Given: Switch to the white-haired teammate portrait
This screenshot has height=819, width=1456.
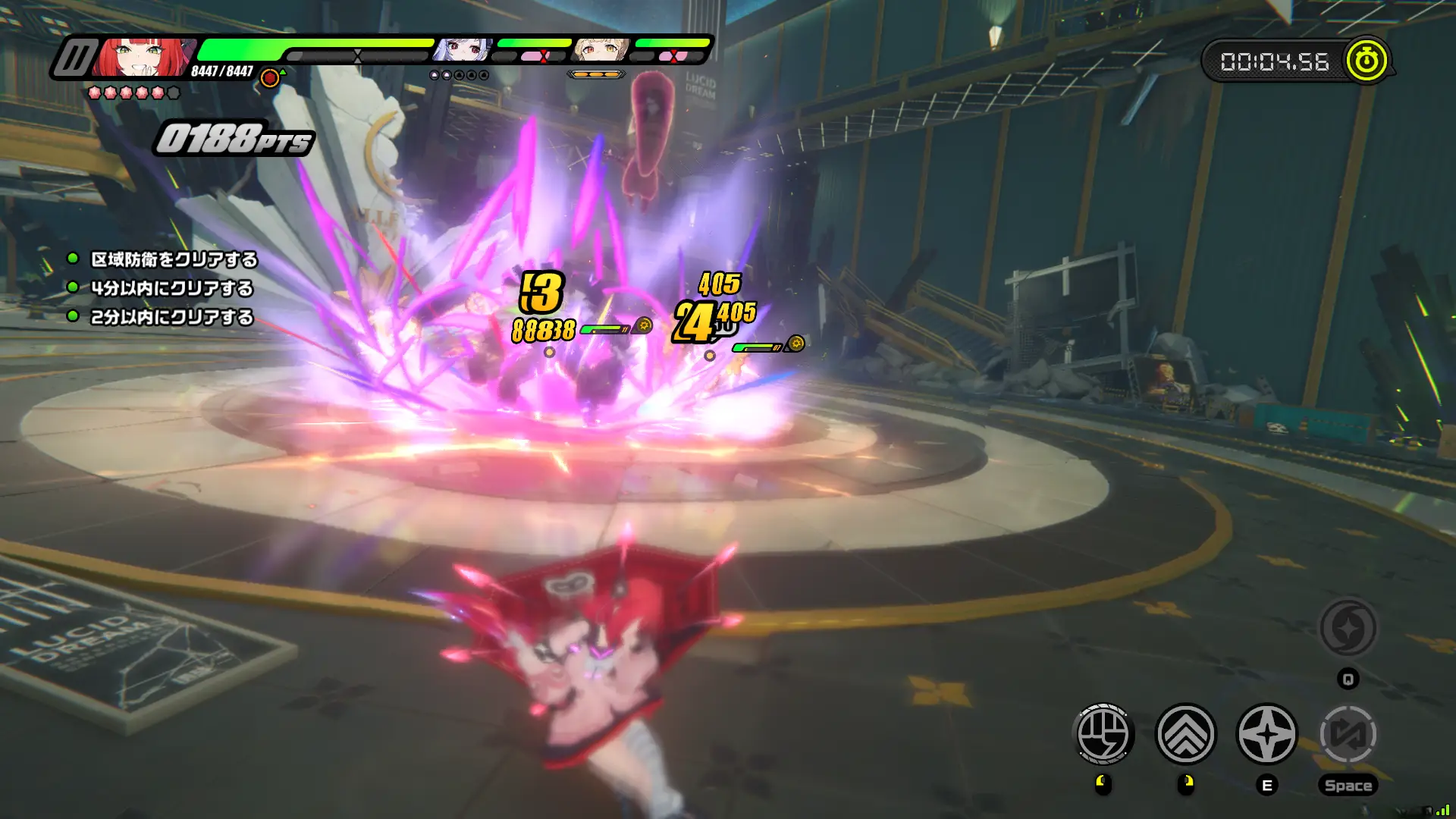Looking at the screenshot, I should [462, 50].
